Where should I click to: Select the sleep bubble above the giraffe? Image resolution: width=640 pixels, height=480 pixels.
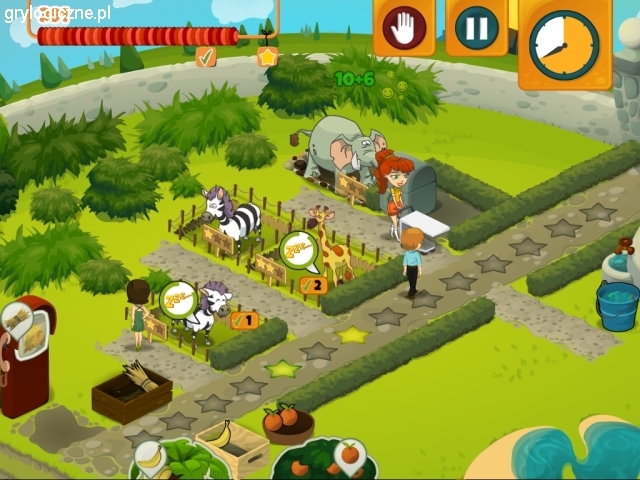[x=297, y=248]
